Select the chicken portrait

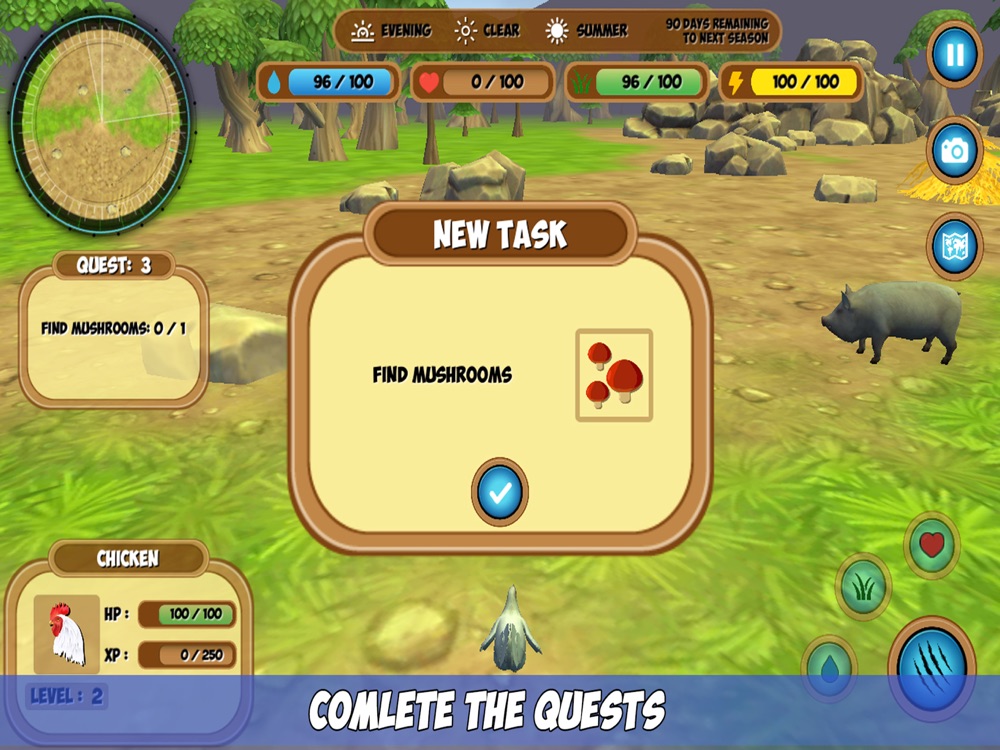click(67, 634)
